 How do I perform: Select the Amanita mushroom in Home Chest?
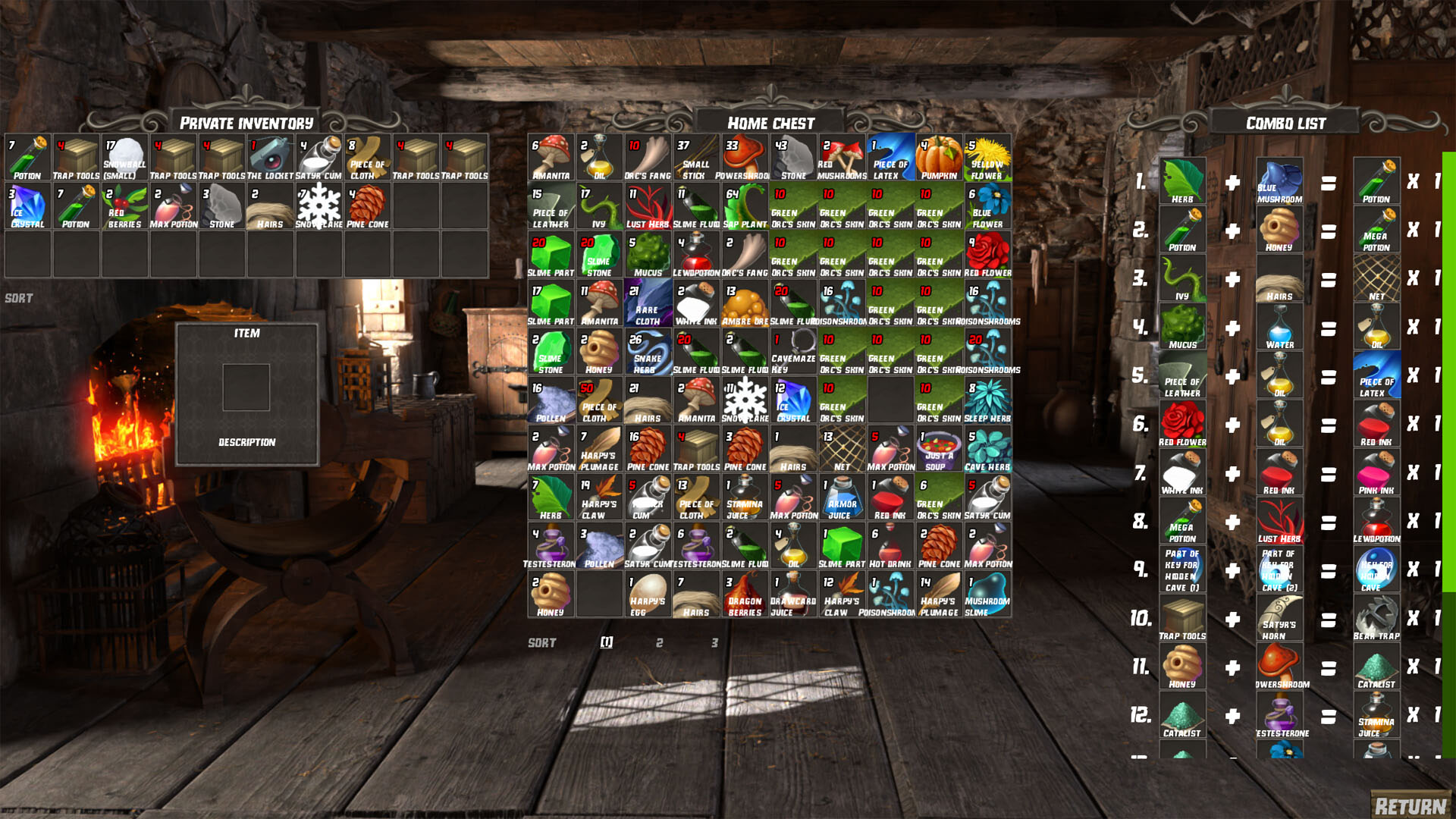tap(551, 155)
